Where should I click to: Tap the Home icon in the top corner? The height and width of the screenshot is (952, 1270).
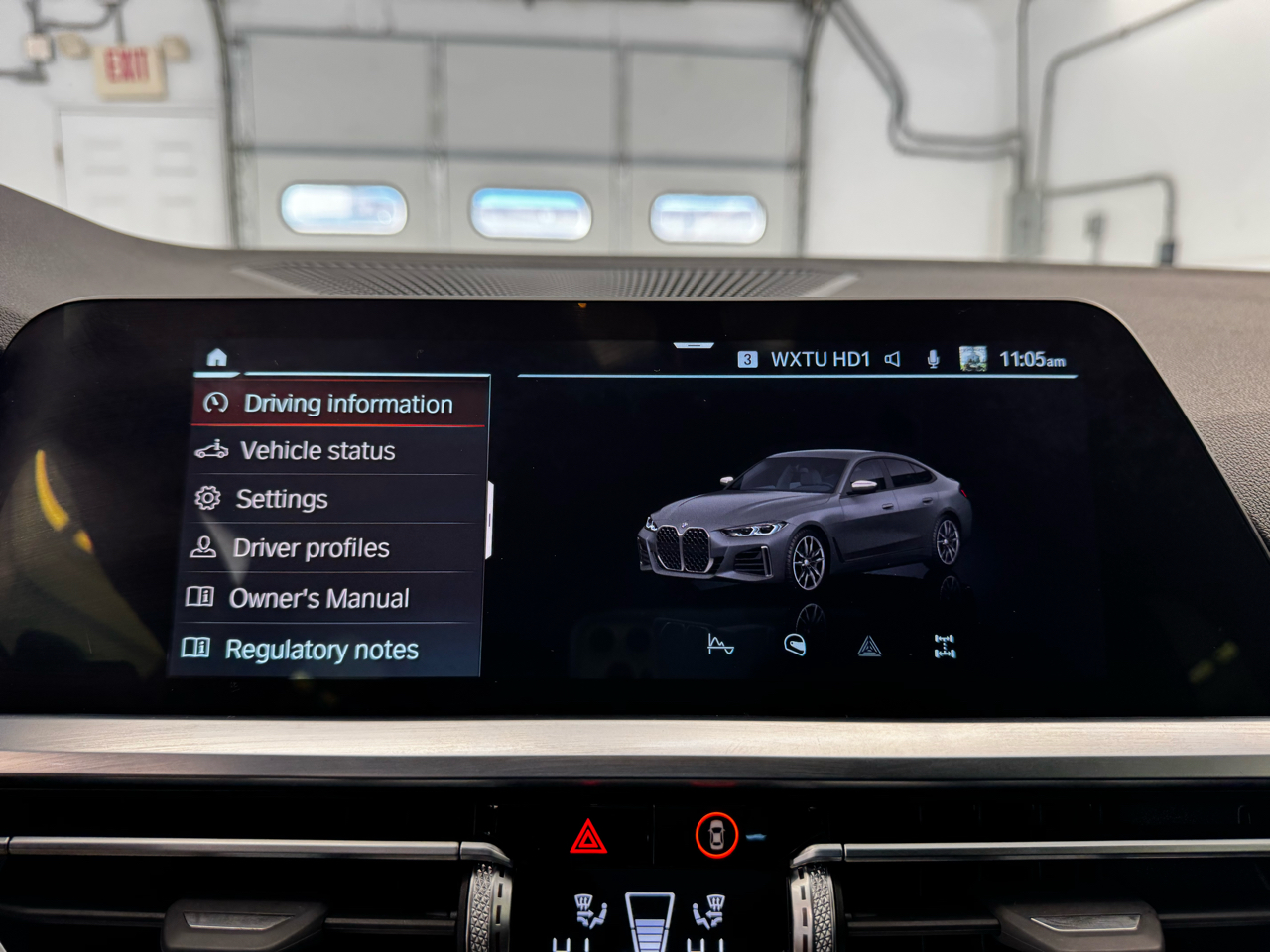tap(217, 357)
